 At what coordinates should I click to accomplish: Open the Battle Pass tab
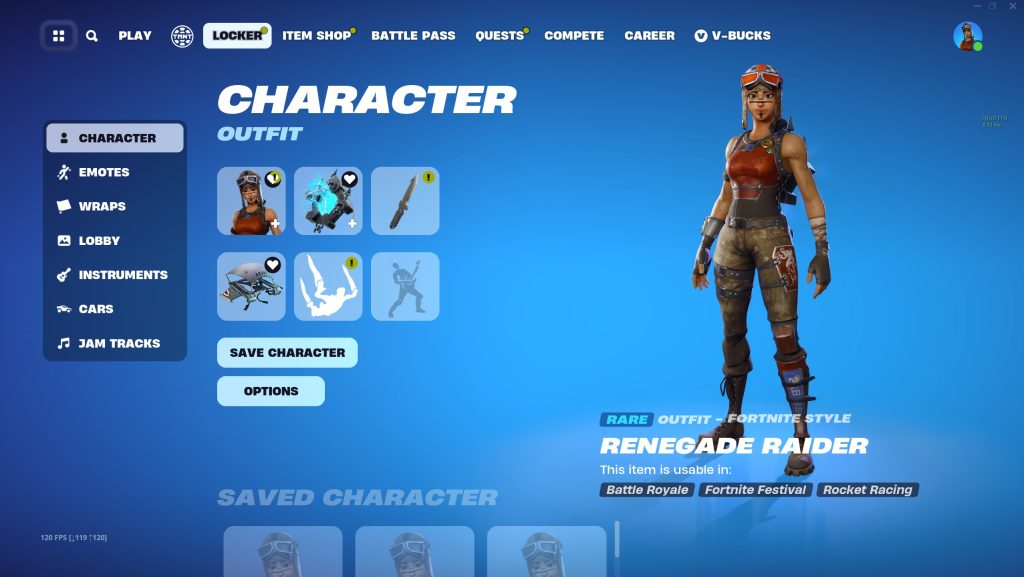click(x=413, y=36)
